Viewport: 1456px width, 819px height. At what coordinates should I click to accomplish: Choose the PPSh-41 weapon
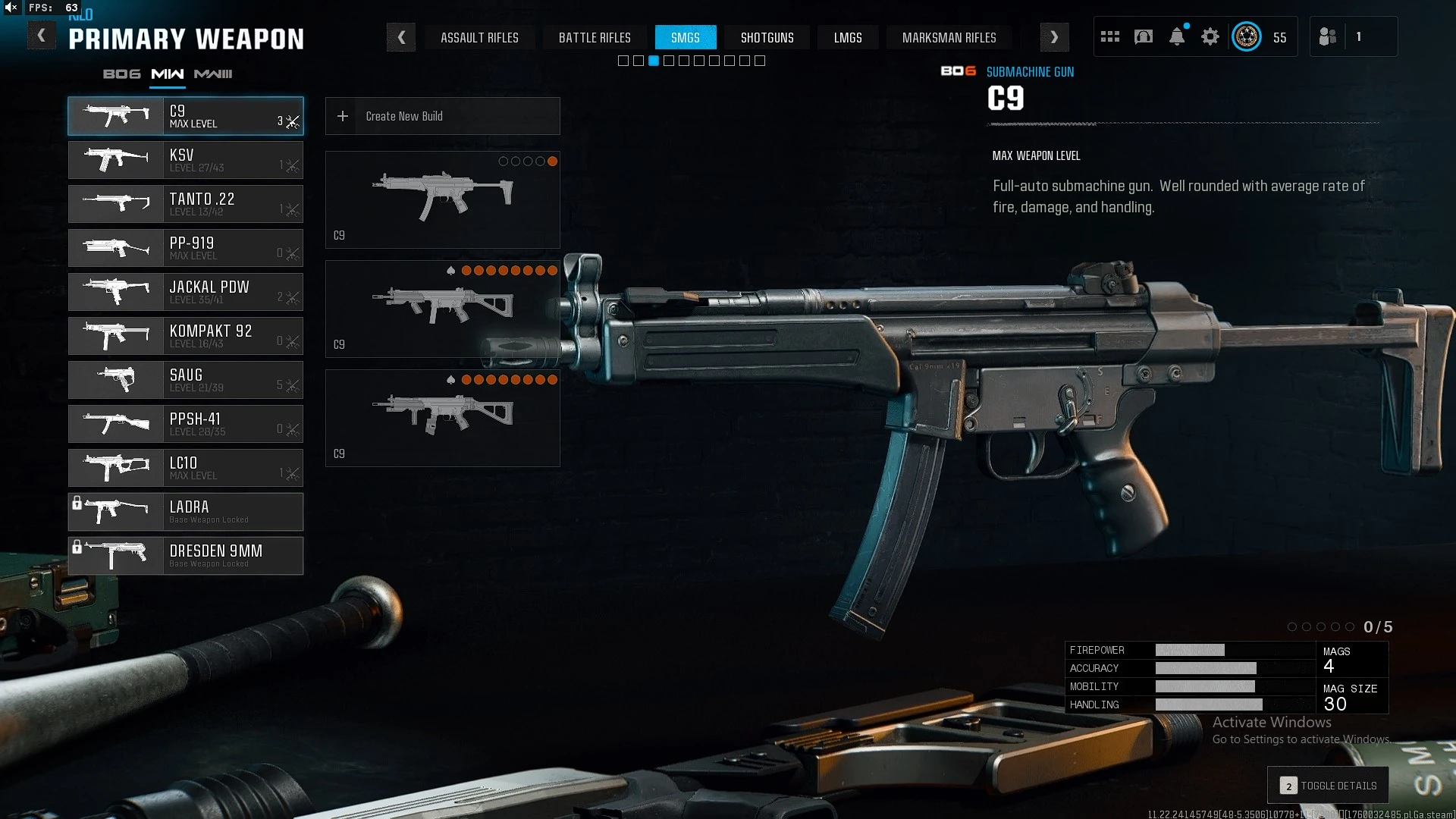[x=186, y=424]
